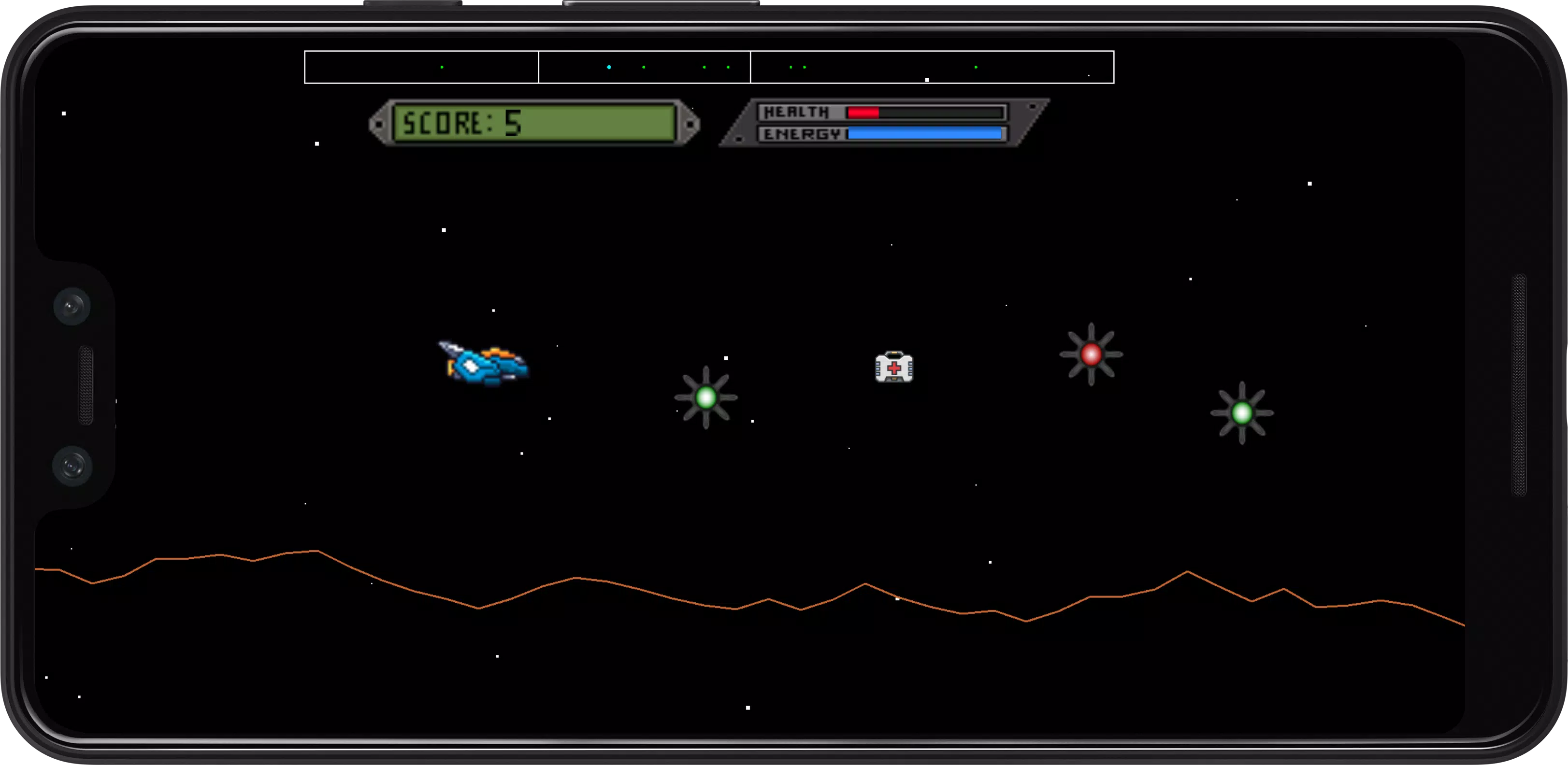Tap the middle segment of the radar bar
Viewport: 1568px width, 765px height.
tap(644, 67)
